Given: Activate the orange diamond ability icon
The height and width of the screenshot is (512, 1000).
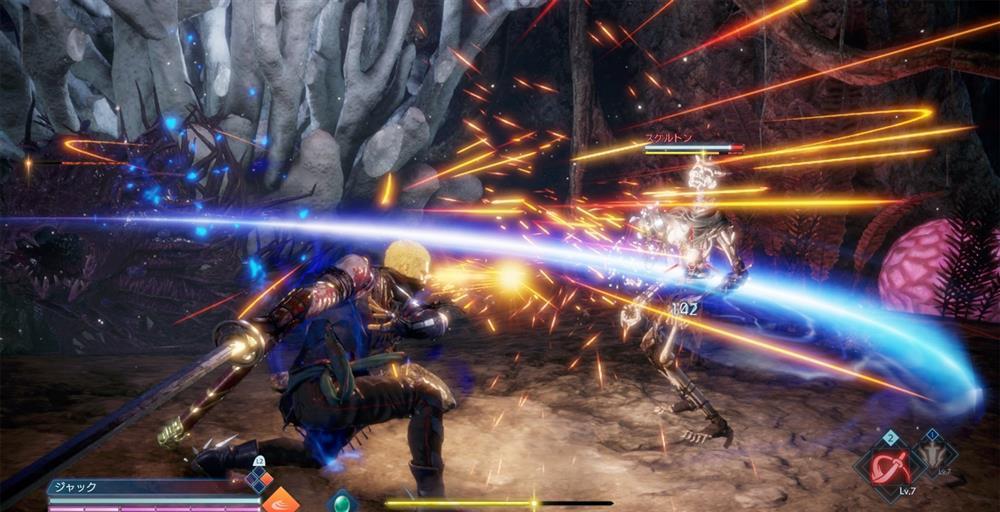Looking at the screenshot, I should 281,501.
